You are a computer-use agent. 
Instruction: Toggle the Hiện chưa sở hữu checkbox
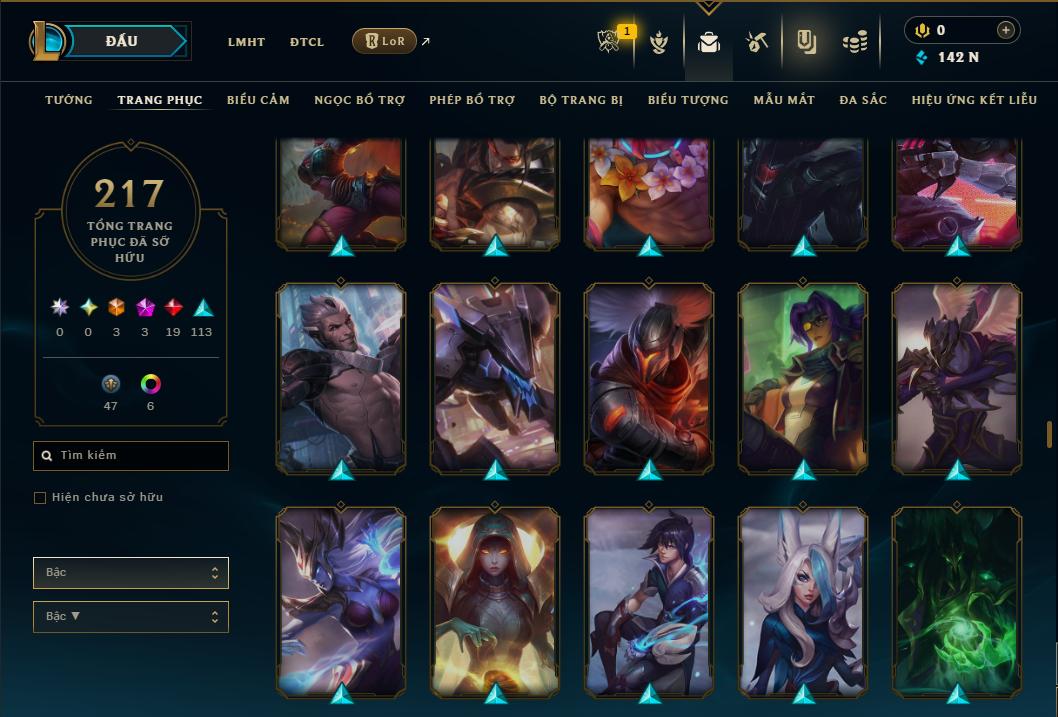coord(40,498)
